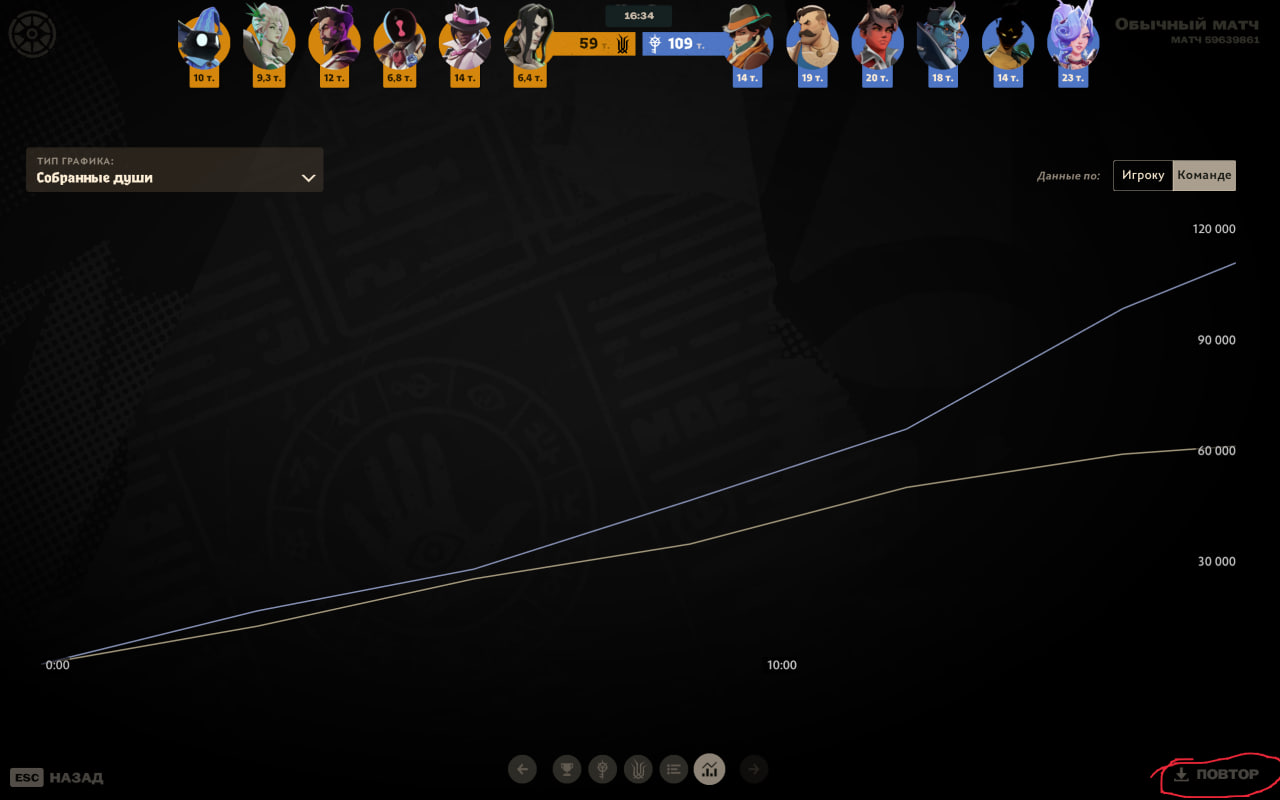
Task: Click the right arrow navigation icon
Action: click(754, 769)
